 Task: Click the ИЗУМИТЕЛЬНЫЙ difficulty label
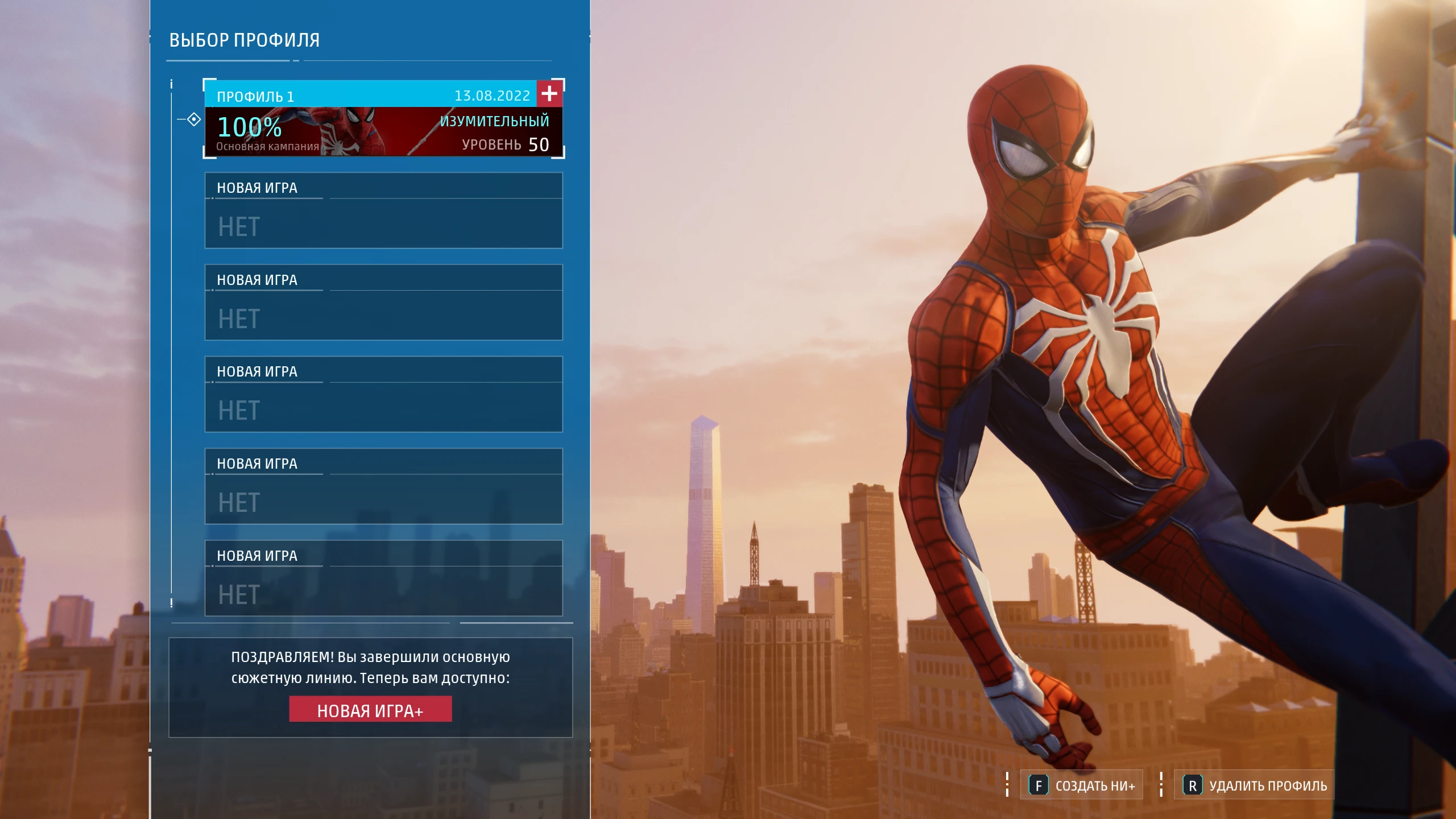(x=494, y=120)
